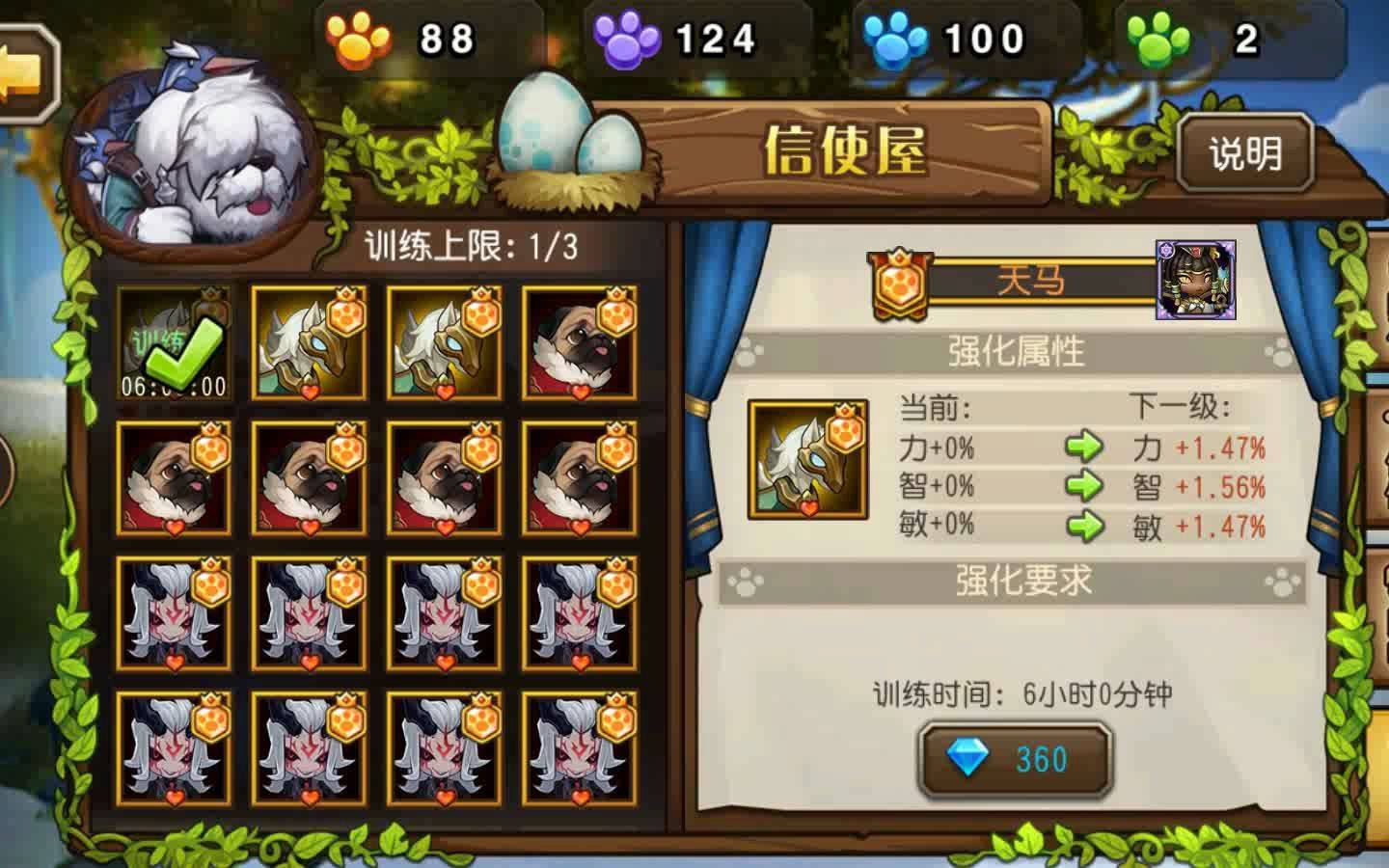View the blue paw currency showing 100
This screenshot has height=868, width=1389.
[899, 37]
